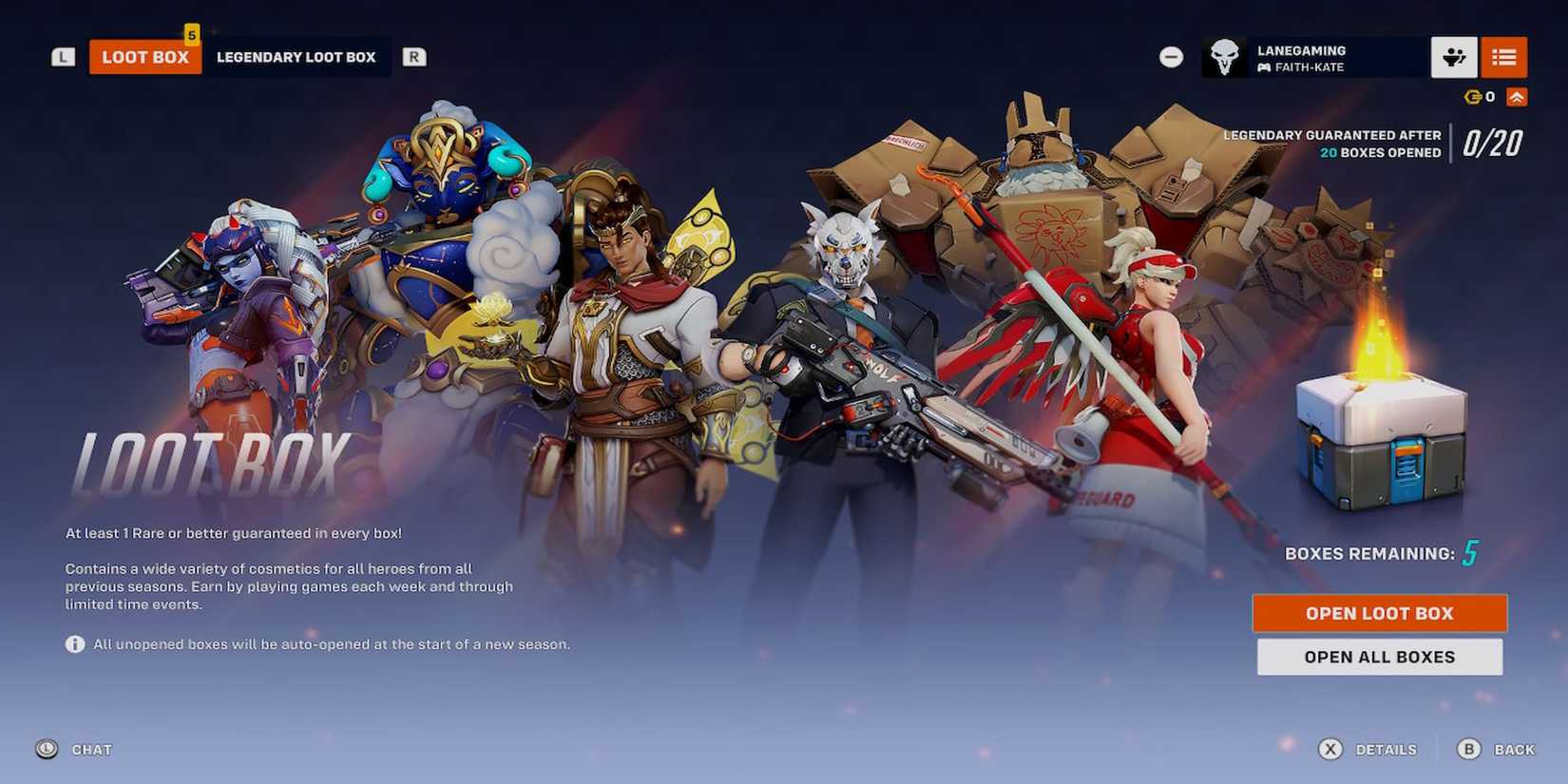The height and width of the screenshot is (784, 1568).
Task: Click the friends/social icon next to player card
Action: click(1455, 57)
